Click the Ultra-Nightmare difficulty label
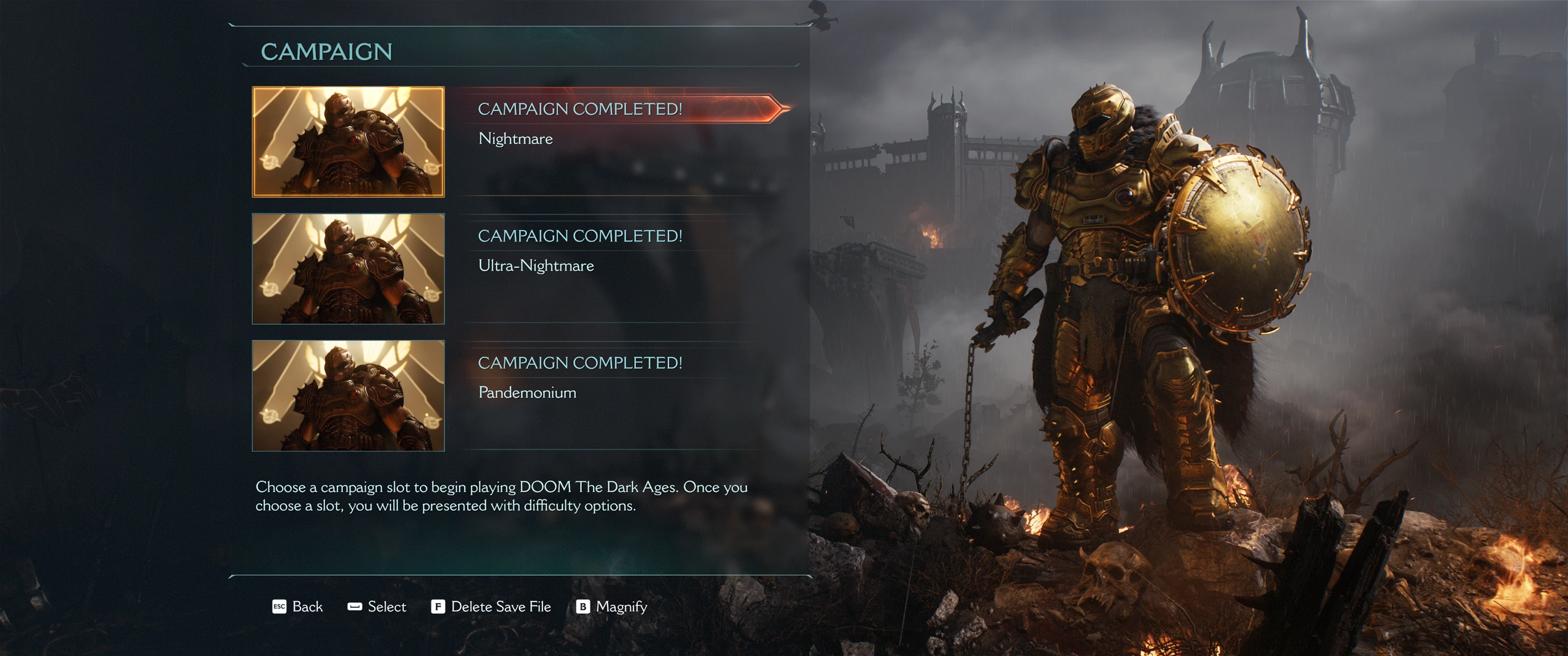The height and width of the screenshot is (656, 1568). [x=536, y=265]
